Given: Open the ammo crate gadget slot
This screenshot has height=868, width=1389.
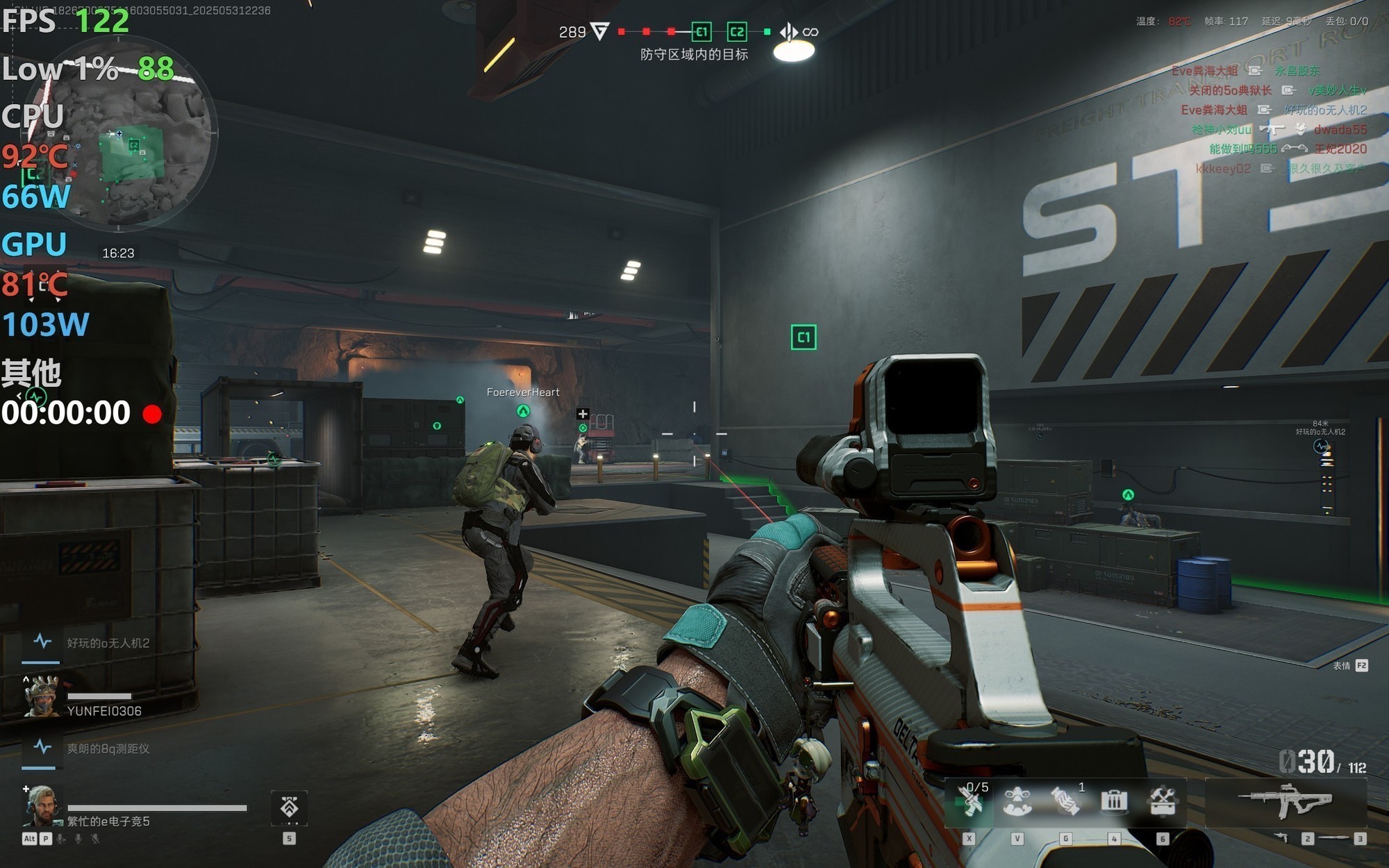Looking at the screenshot, I should point(1113,801).
